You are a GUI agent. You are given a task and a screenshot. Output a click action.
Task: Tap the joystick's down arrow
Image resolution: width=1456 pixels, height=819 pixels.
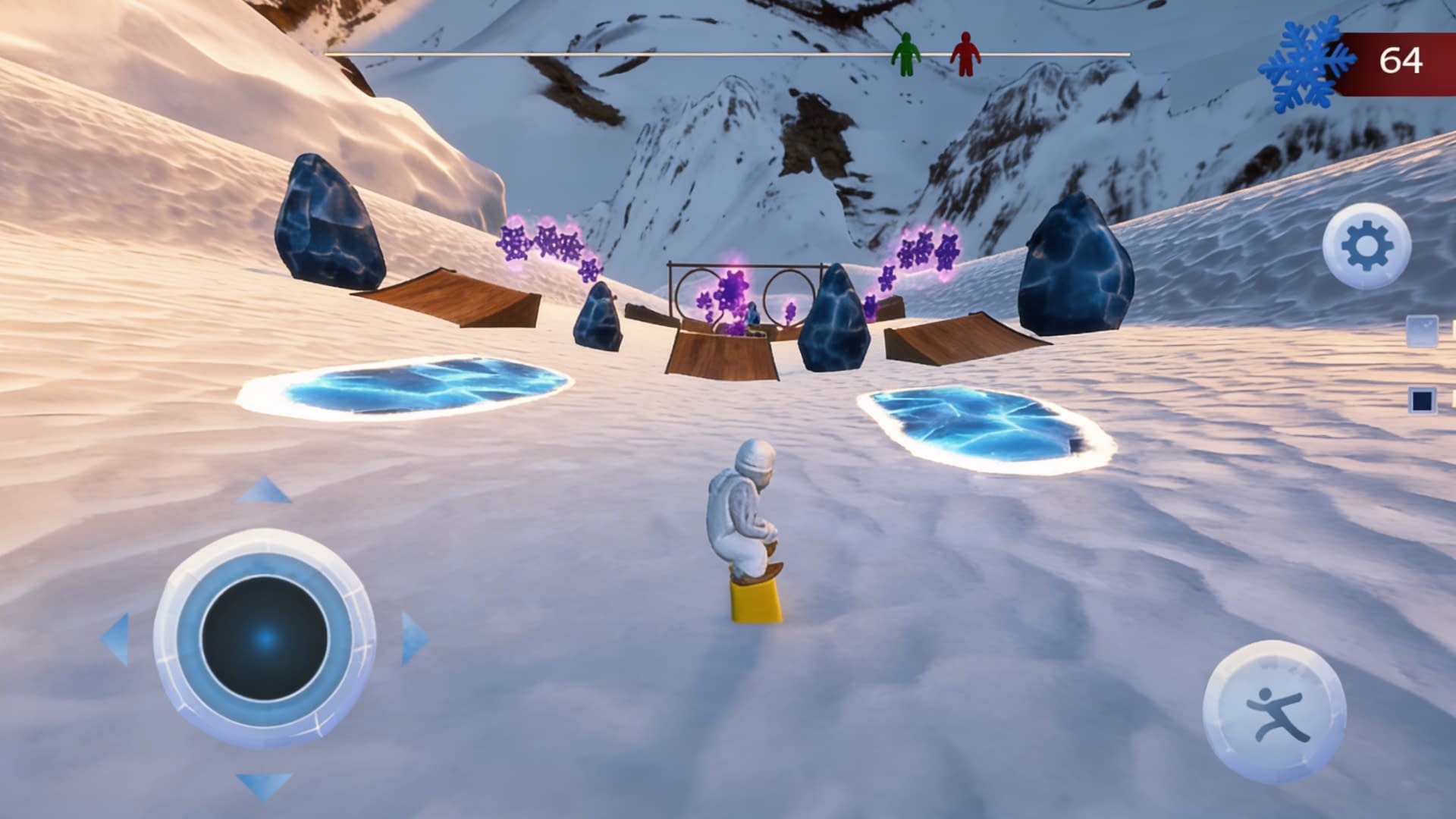click(x=263, y=786)
